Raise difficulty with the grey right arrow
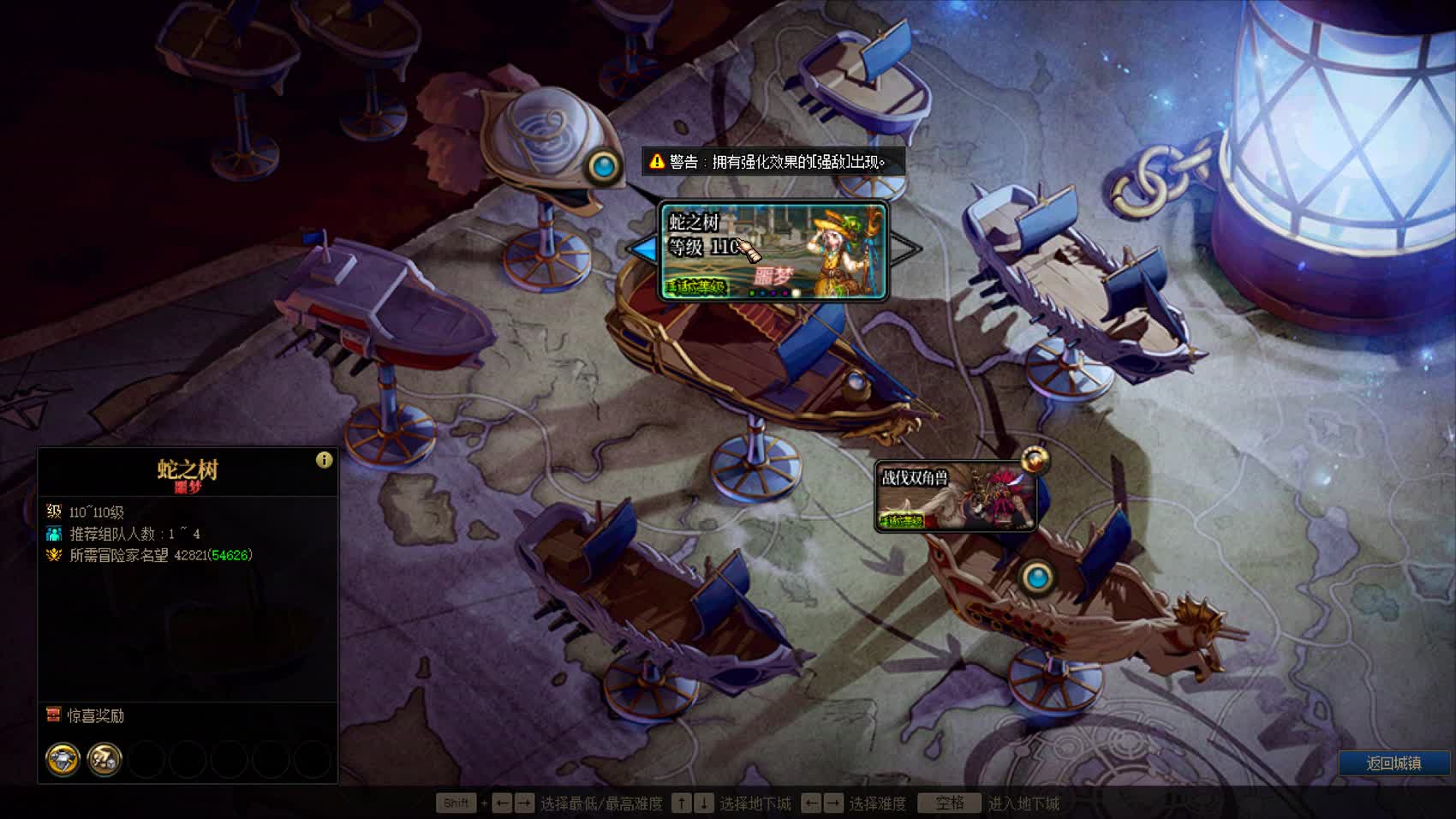 [x=905, y=249]
